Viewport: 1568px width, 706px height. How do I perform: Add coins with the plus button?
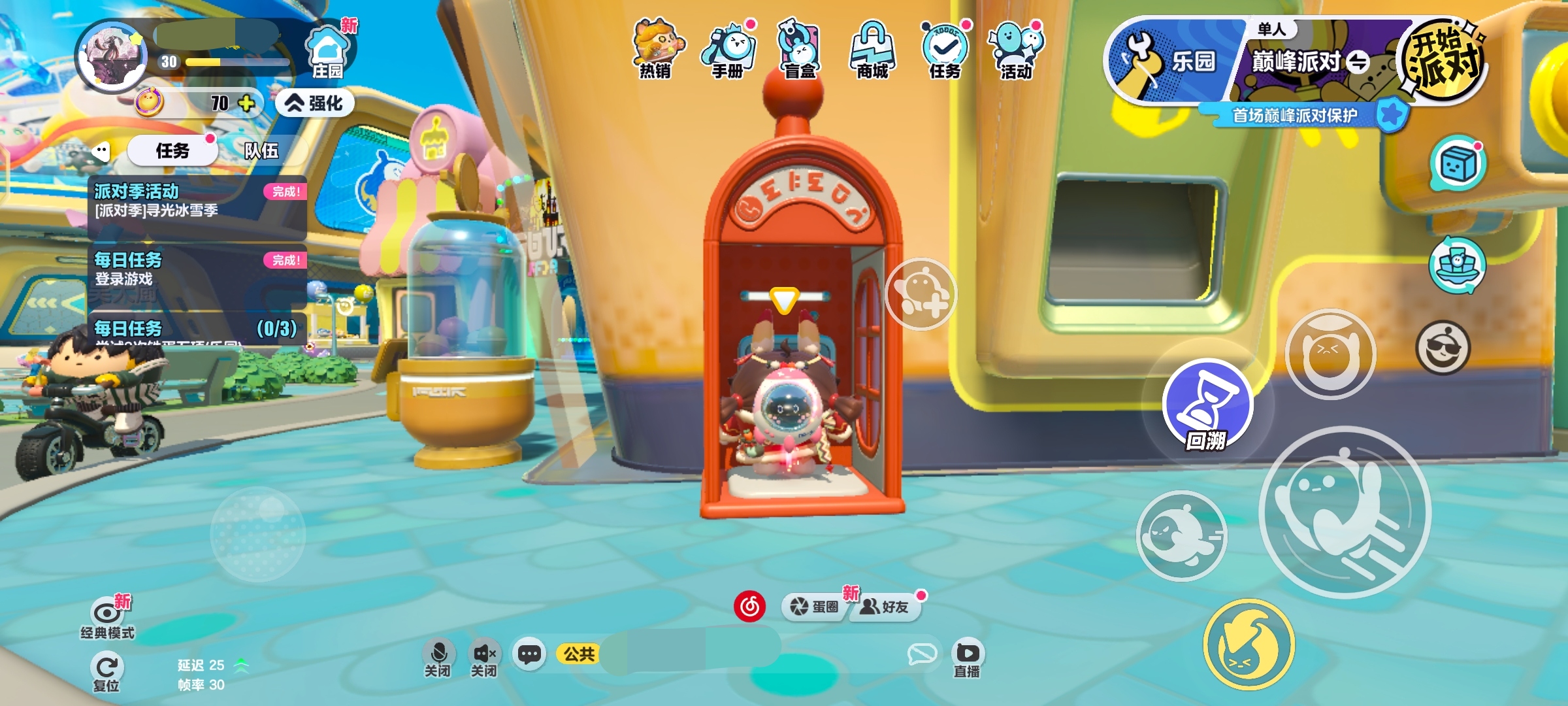pyautogui.click(x=246, y=103)
